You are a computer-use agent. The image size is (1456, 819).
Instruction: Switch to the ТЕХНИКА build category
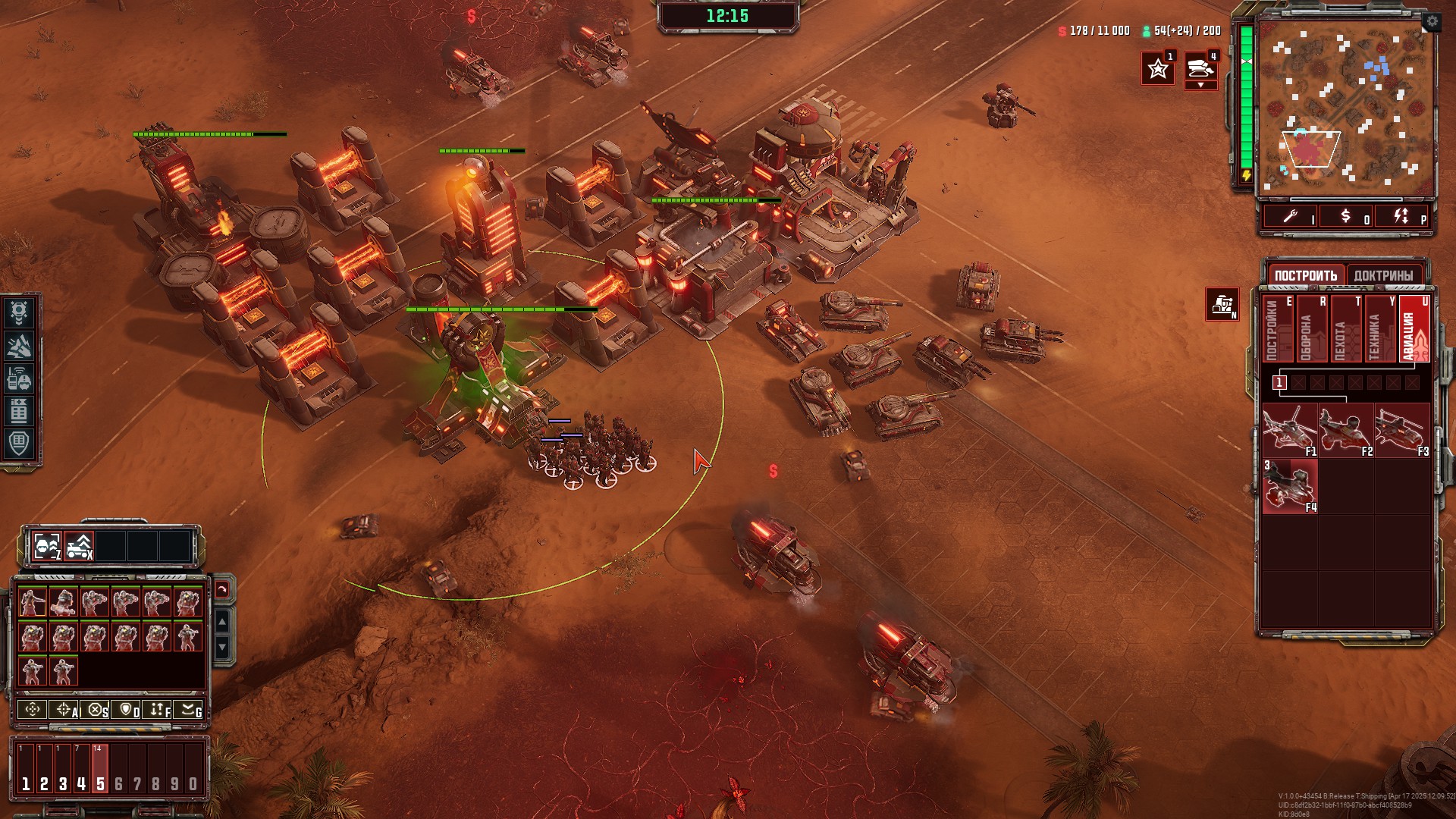[1378, 329]
